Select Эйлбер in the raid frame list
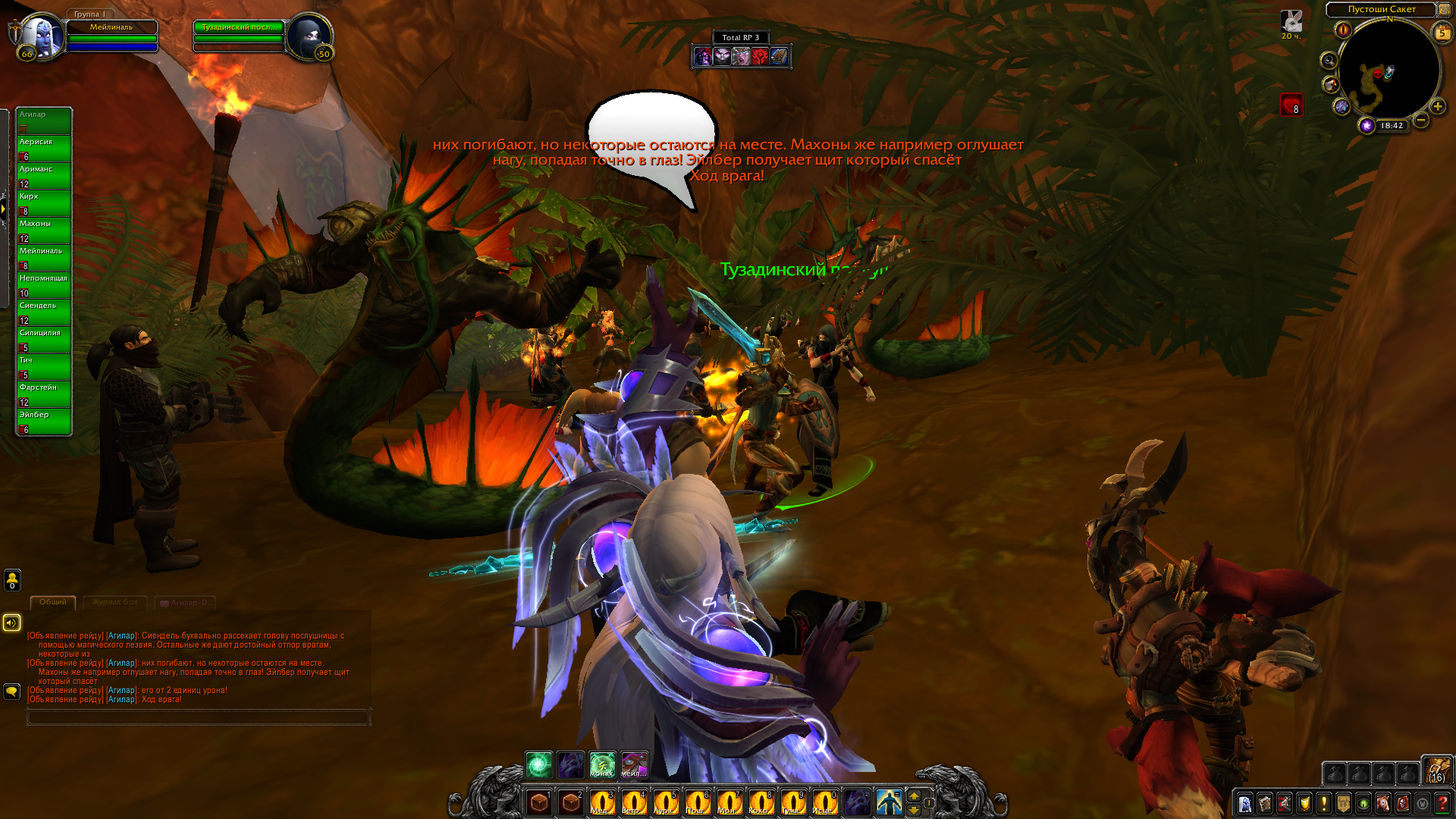Screen dimensions: 1456x819 (44, 421)
